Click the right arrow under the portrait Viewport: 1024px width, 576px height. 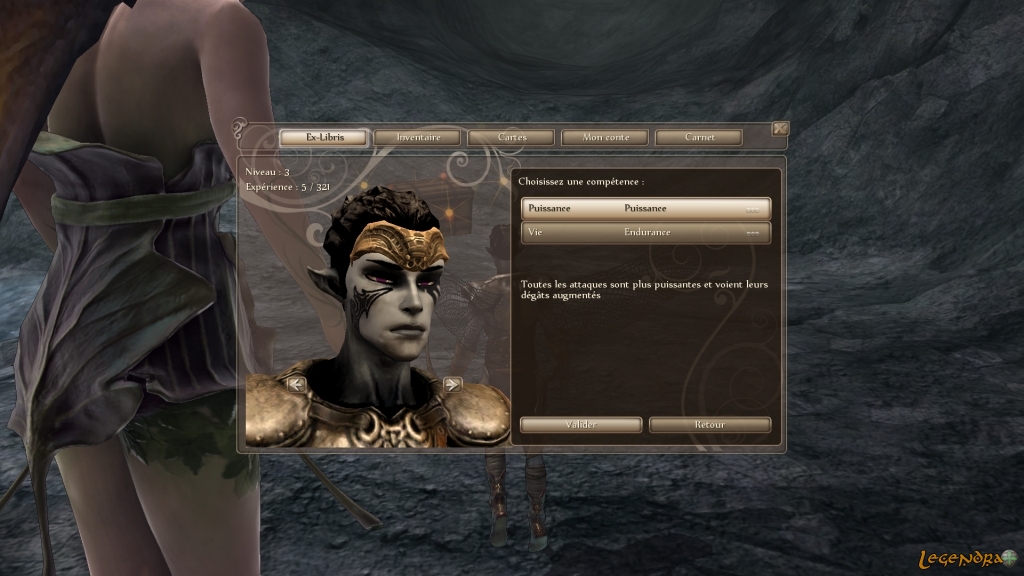coord(452,383)
